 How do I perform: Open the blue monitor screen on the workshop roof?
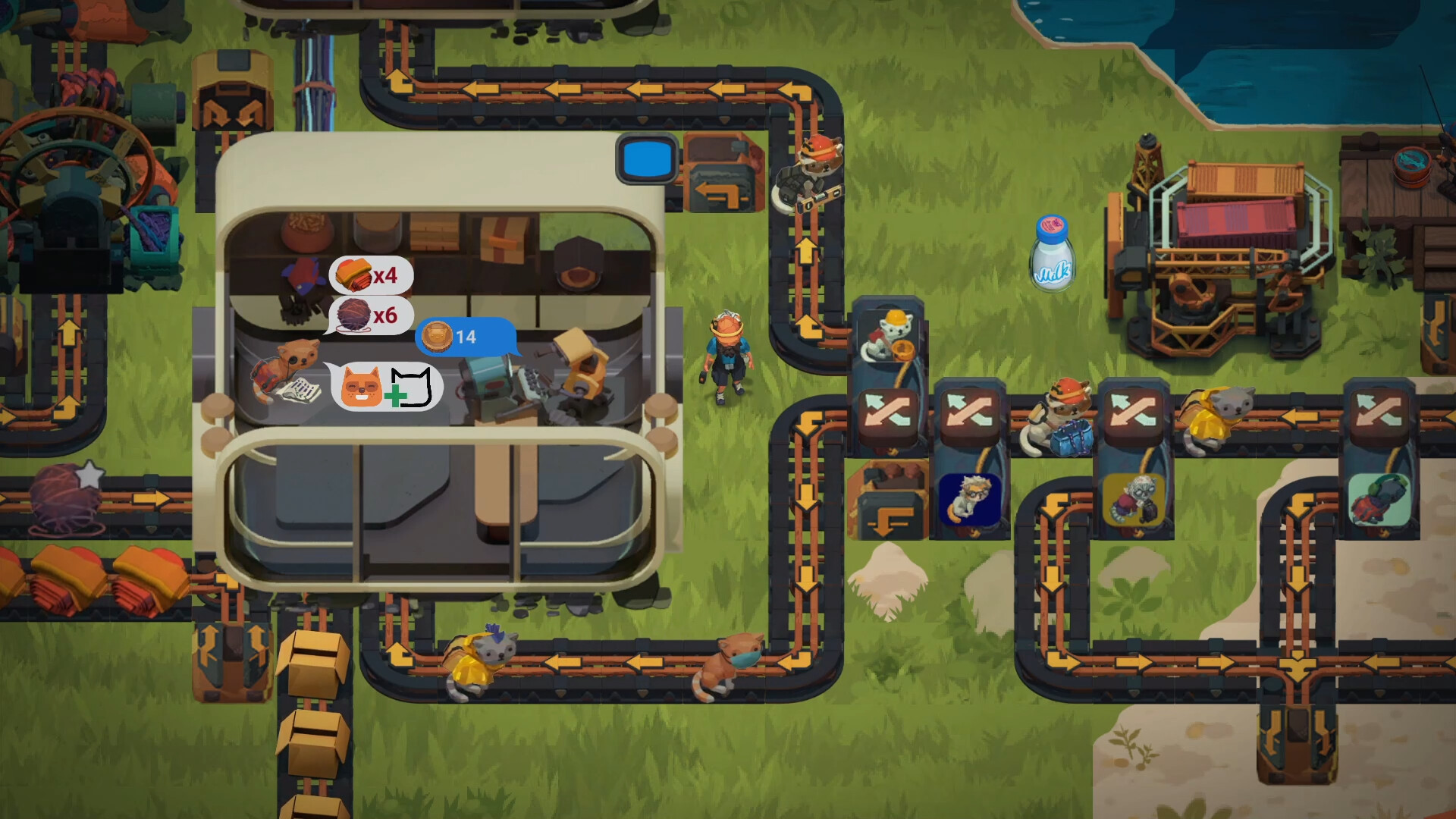tap(646, 160)
